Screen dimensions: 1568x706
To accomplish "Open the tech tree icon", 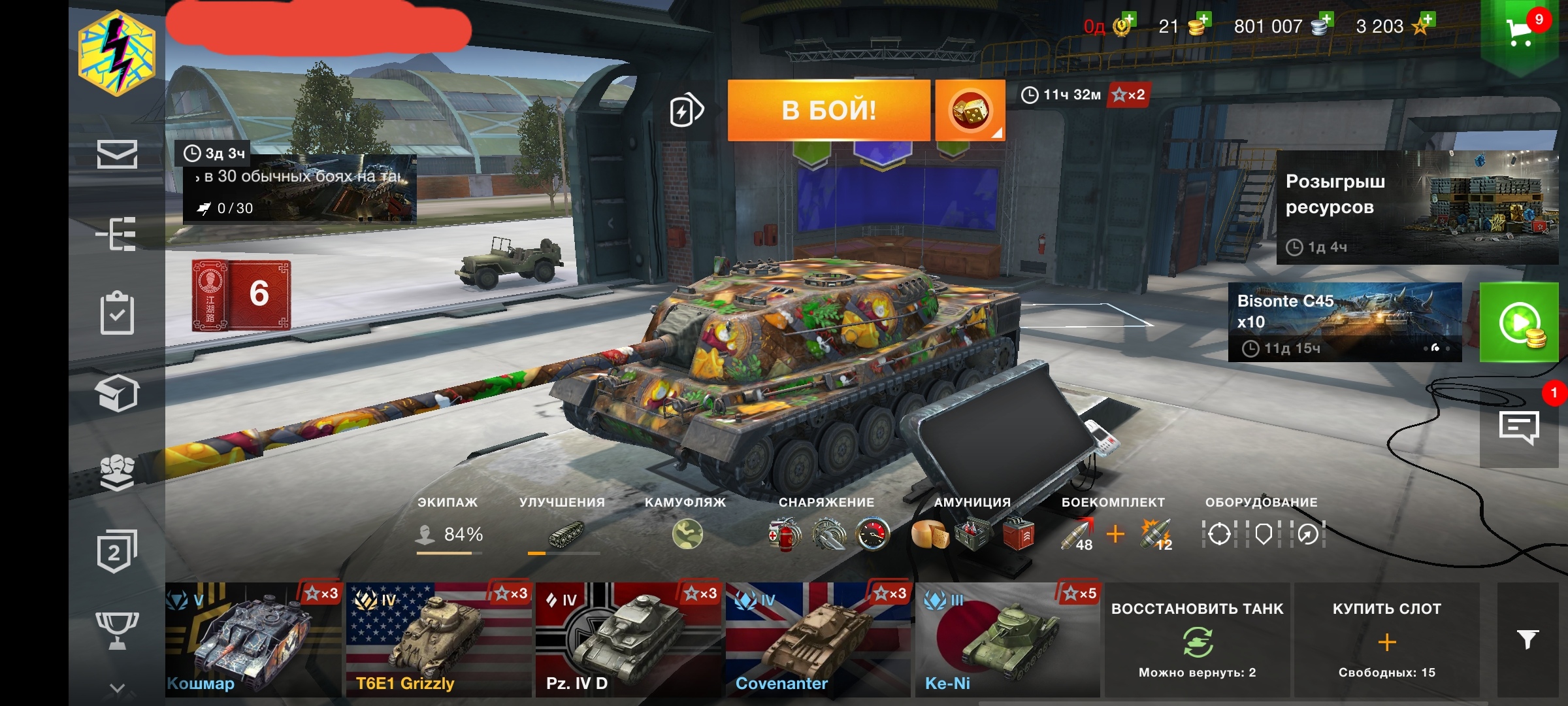I will 116,233.
